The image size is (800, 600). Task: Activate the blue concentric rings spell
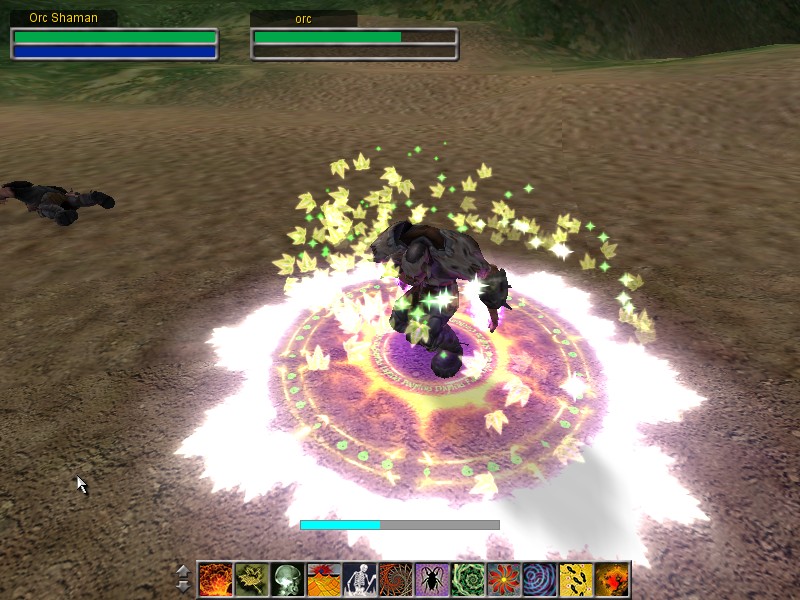(540, 579)
